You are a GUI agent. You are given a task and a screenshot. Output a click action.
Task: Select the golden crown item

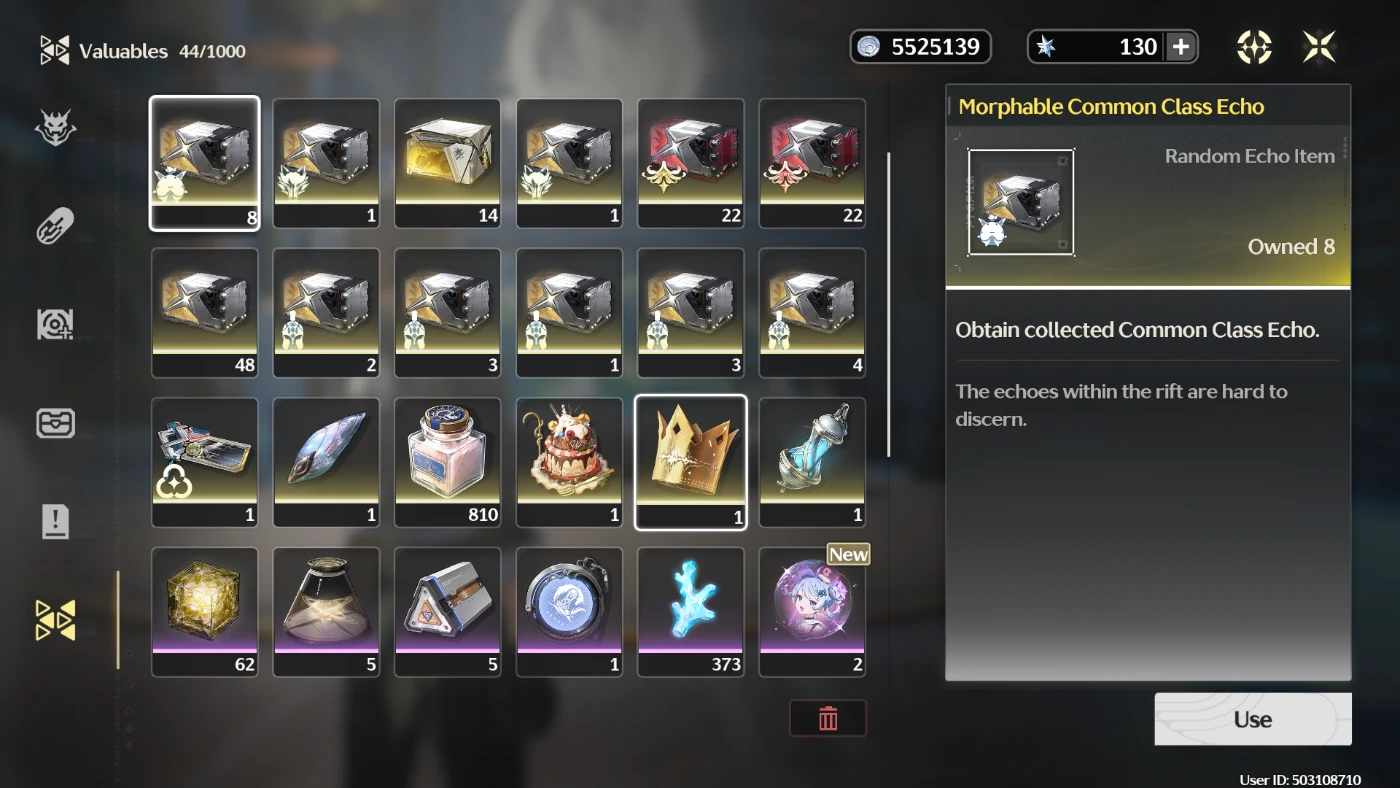click(x=690, y=461)
